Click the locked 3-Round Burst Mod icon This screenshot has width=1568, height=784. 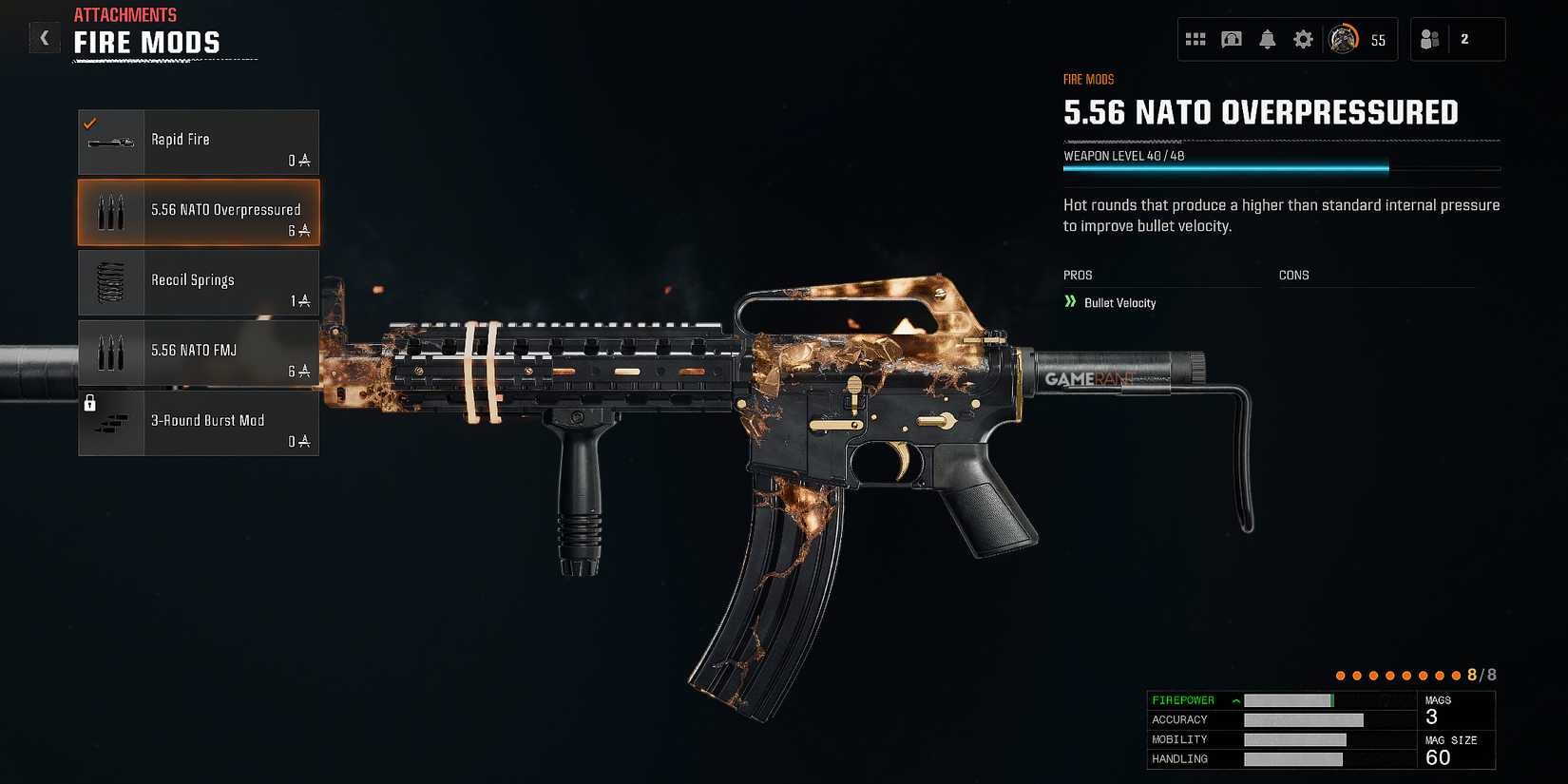(x=111, y=422)
